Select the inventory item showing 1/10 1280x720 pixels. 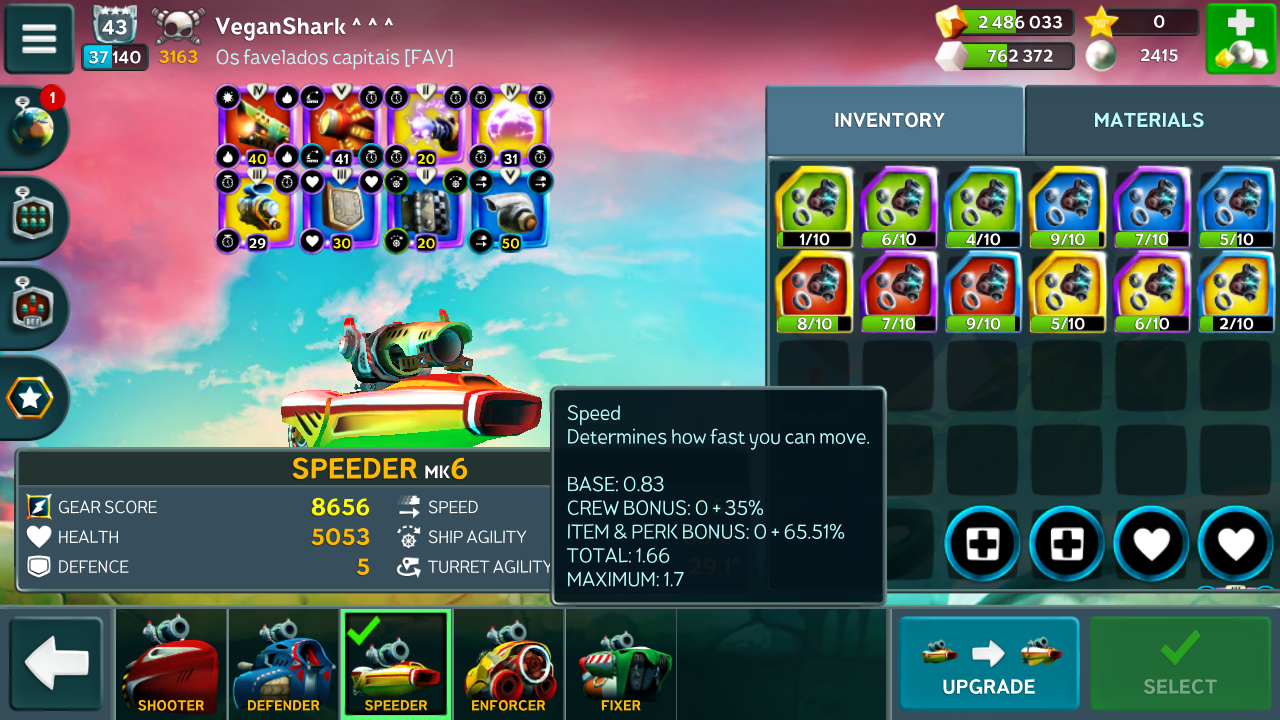[814, 207]
